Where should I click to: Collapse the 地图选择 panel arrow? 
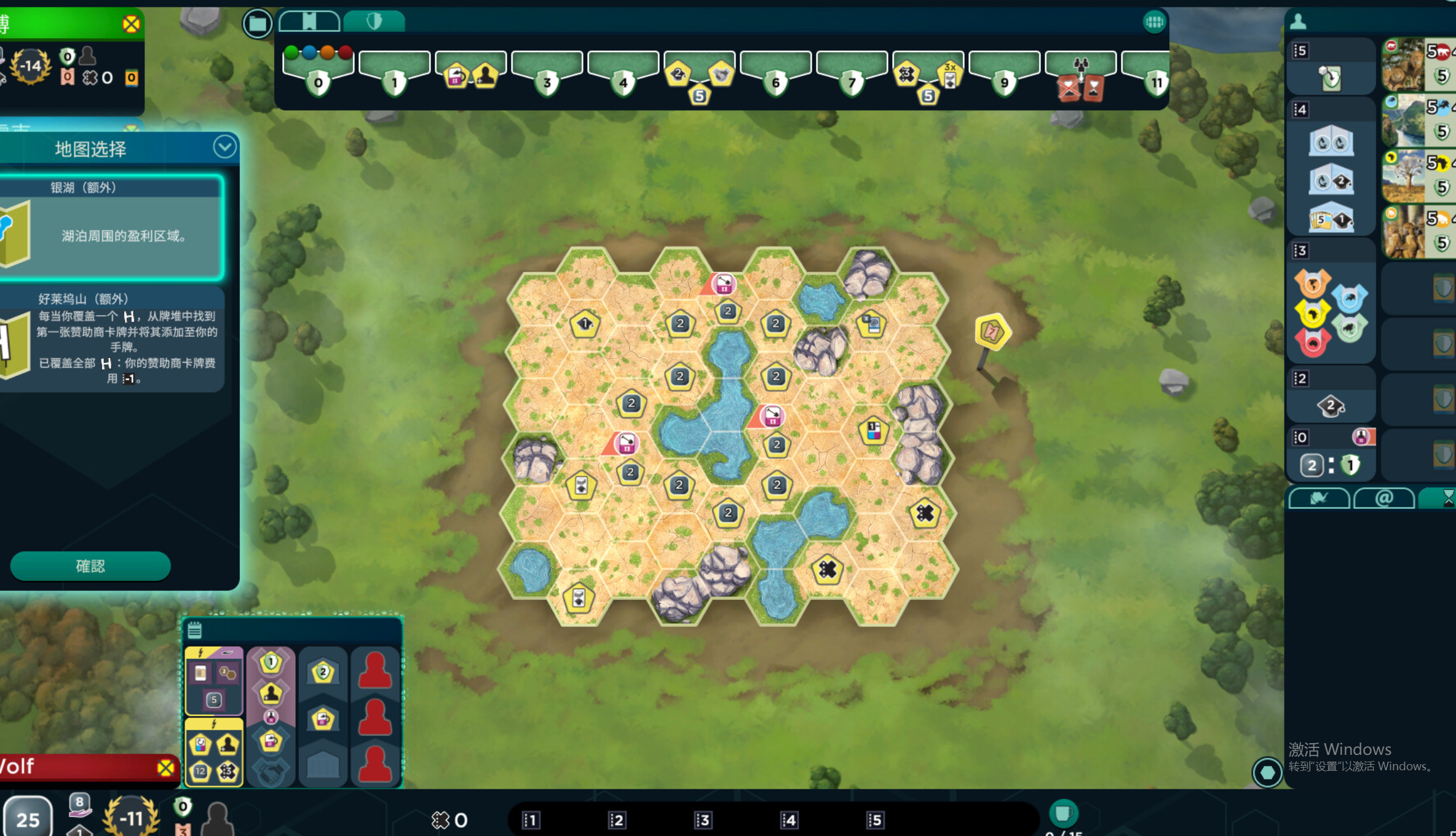(x=224, y=148)
